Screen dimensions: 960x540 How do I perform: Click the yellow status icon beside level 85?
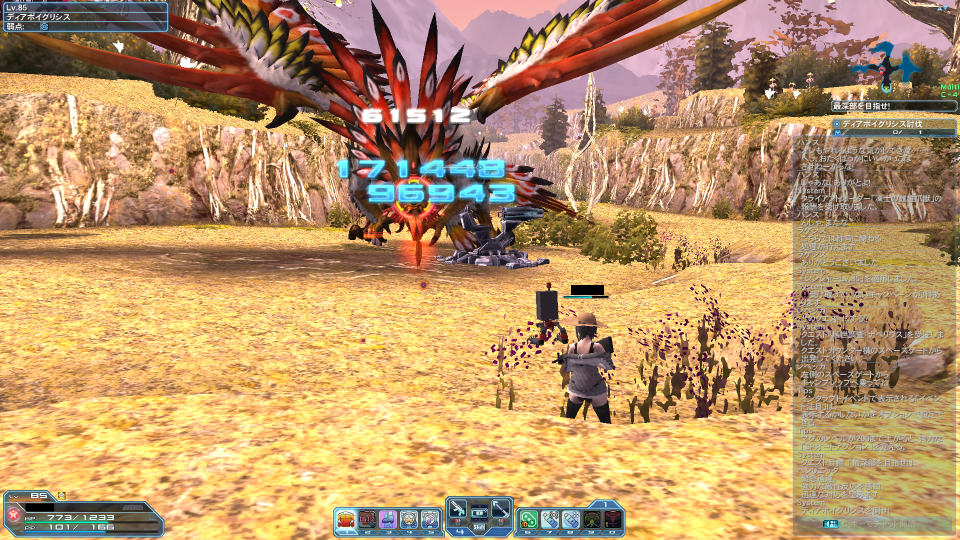[61, 496]
